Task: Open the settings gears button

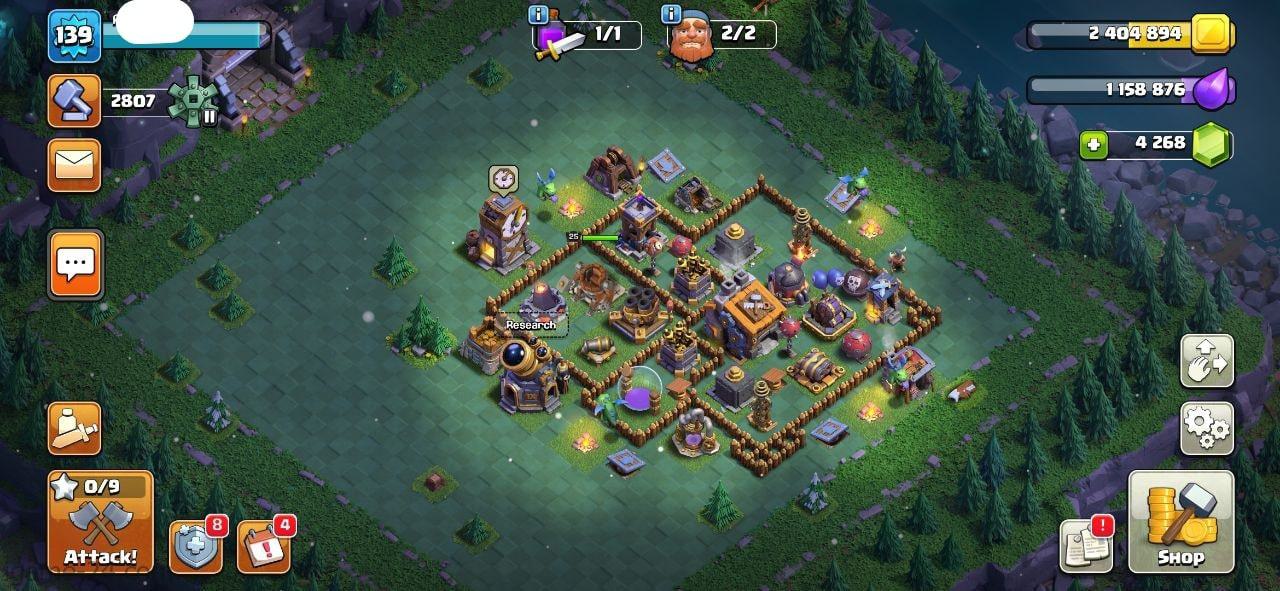Action: pos(1206,428)
